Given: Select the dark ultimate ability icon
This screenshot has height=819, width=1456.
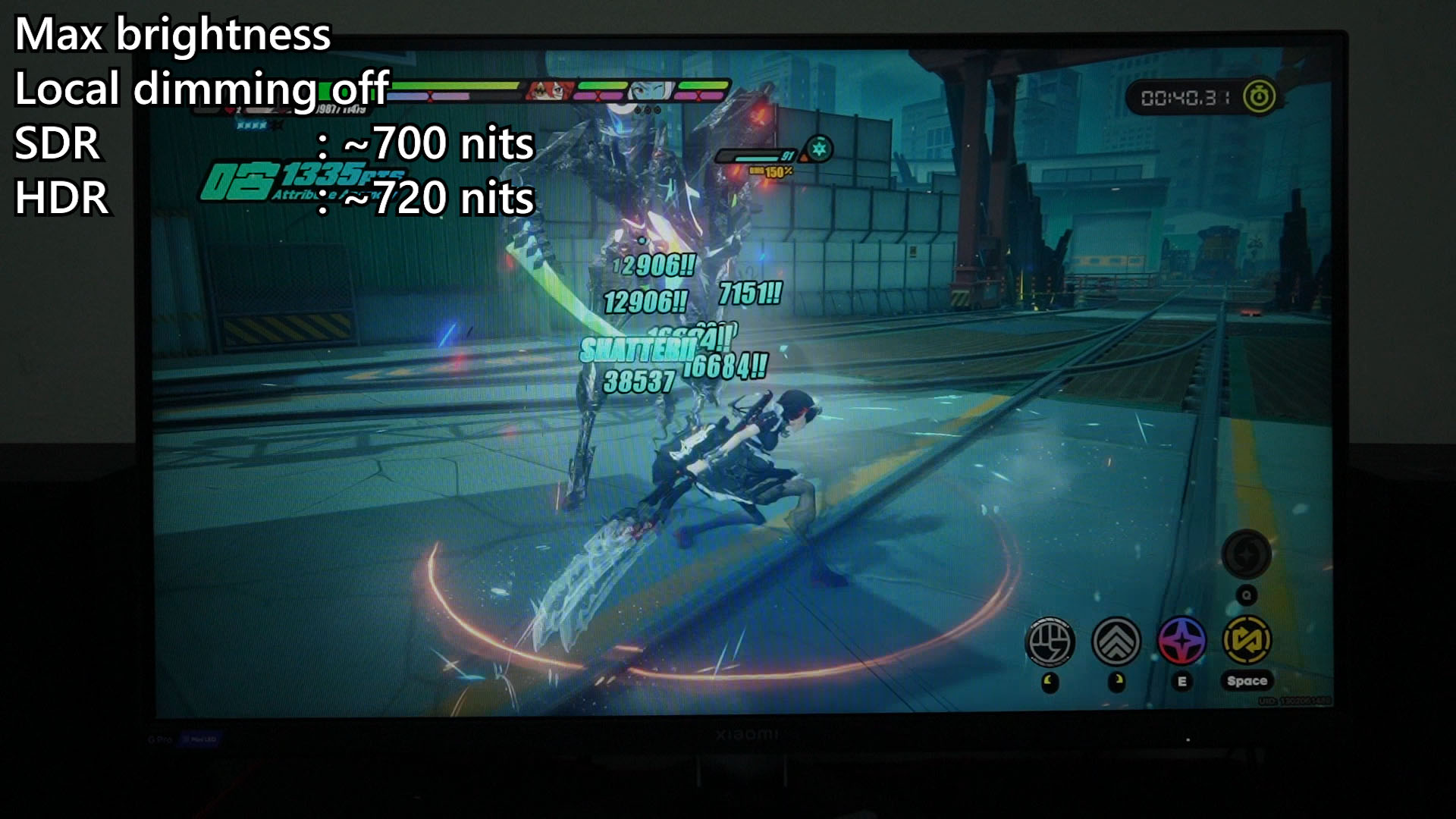Looking at the screenshot, I should pyautogui.click(x=1246, y=554).
